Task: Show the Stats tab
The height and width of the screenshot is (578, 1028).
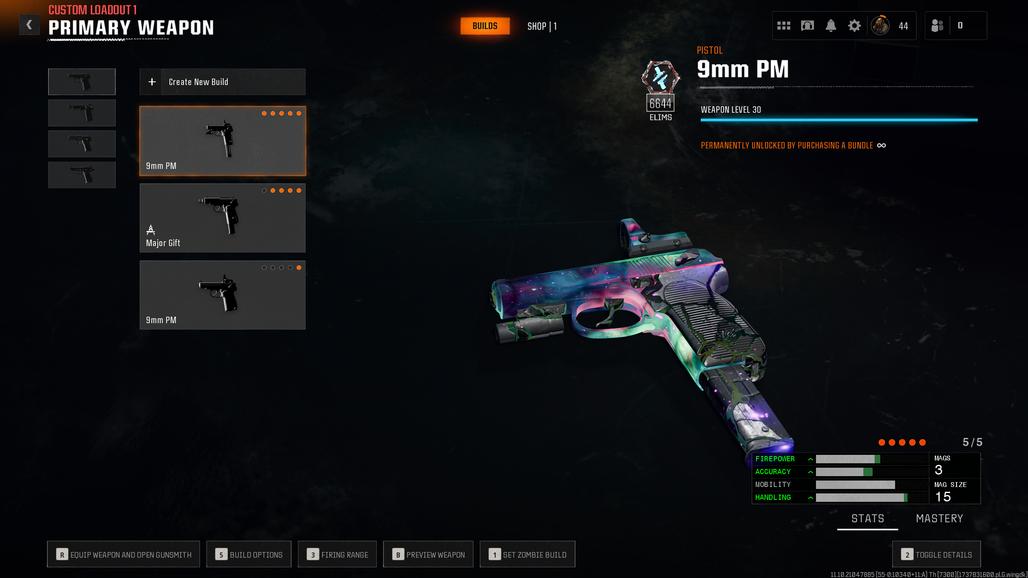Action: [x=867, y=518]
